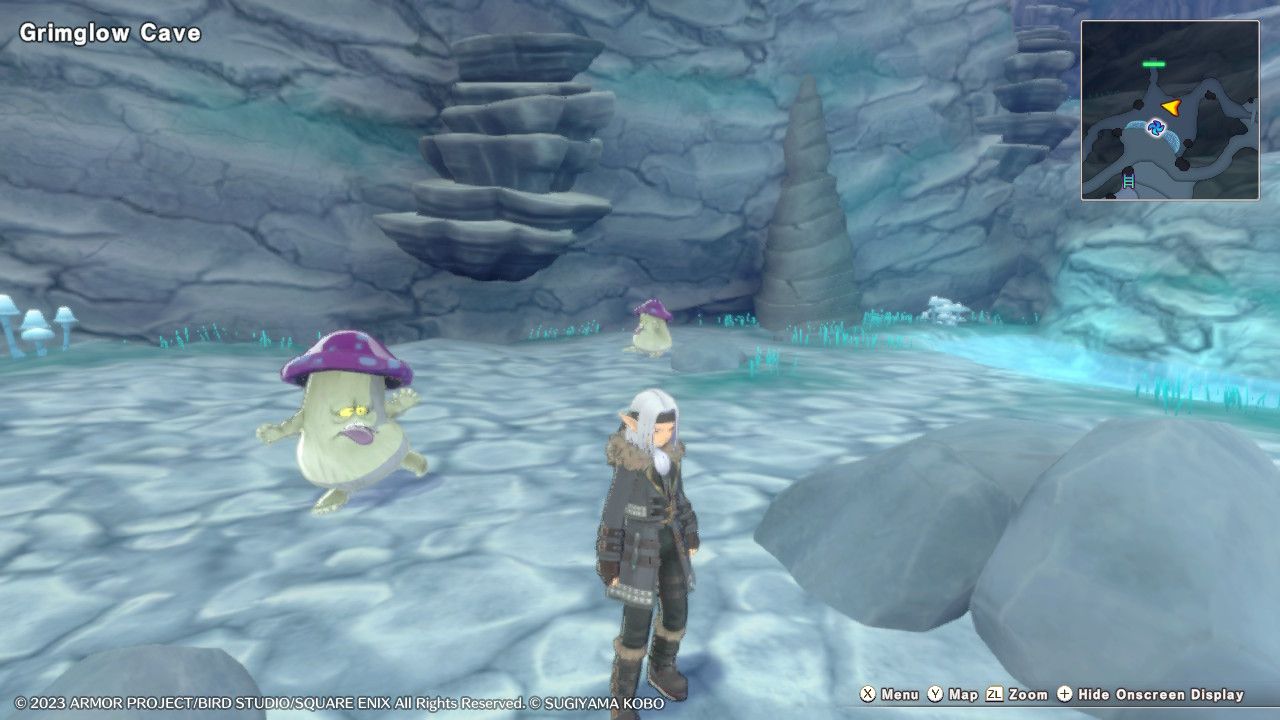
Task: Open the full map from the minimap panel
Action: (1172, 110)
